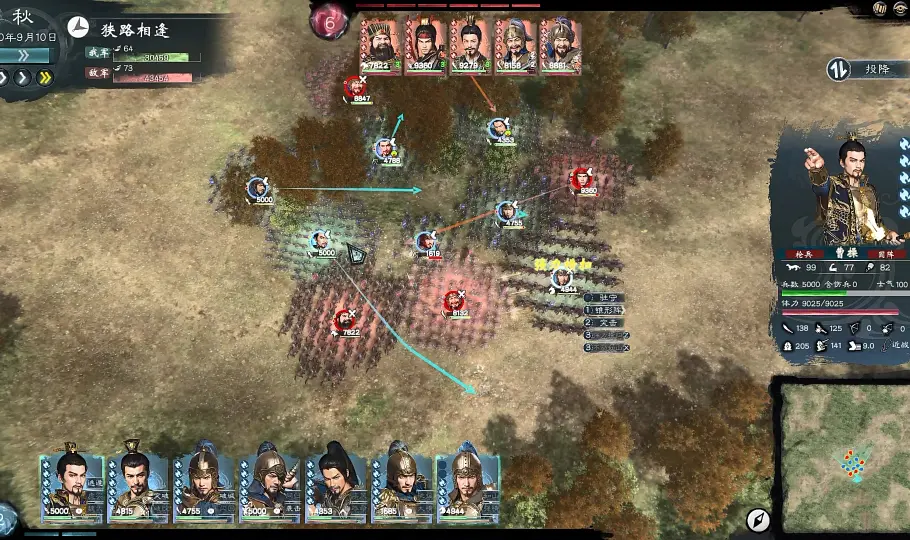This screenshot has height=540, width=910.
Task: Choose the 锥形阵 formation command
Action: (x=609, y=310)
